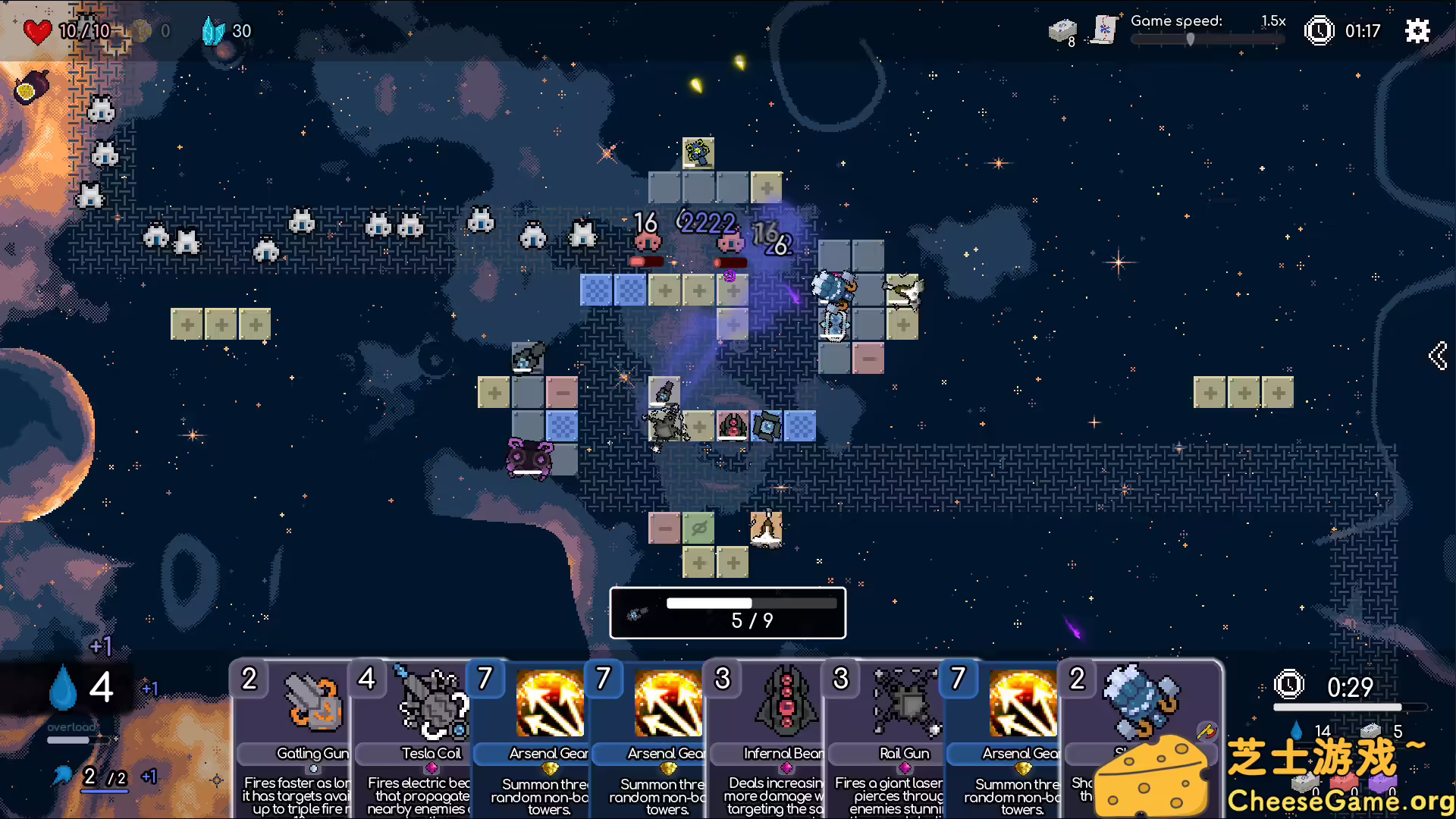Open the settings gear menu
This screenshot has height=819, width=1456.
pos(1417,31)
